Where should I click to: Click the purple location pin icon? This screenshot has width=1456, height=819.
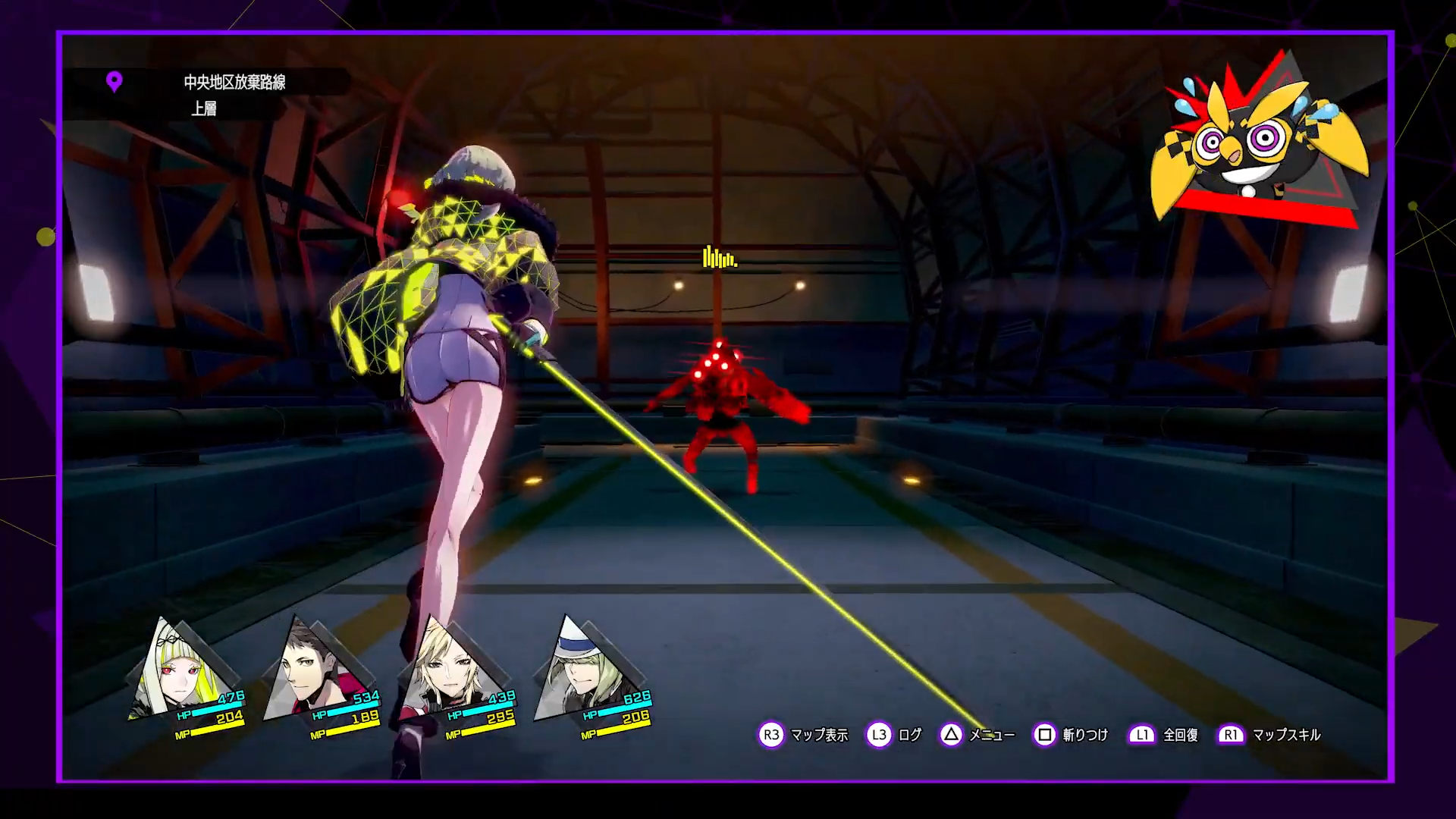tap(115, 82)
